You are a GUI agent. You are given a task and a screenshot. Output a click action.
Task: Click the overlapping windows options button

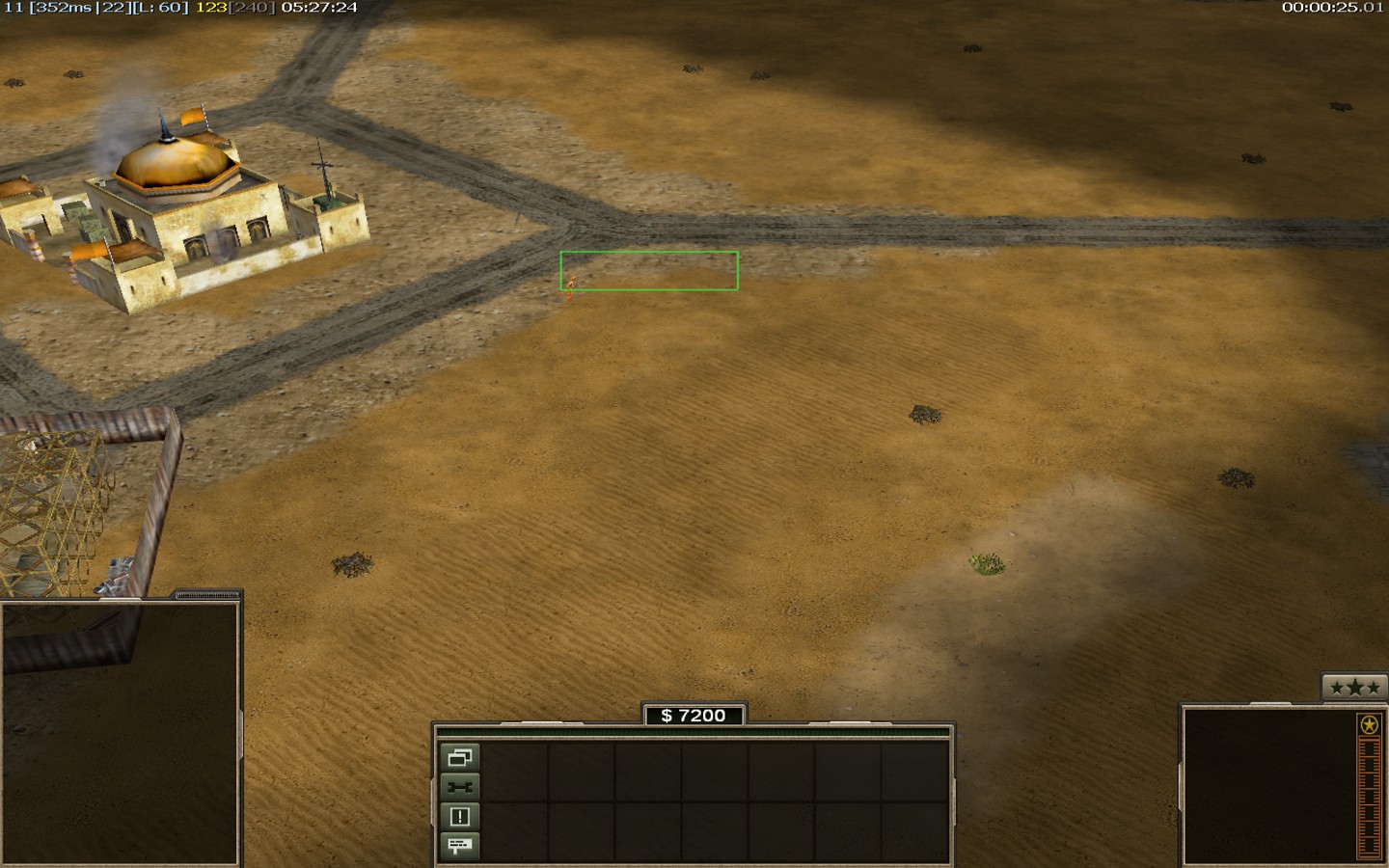click(x=460, y=757)
